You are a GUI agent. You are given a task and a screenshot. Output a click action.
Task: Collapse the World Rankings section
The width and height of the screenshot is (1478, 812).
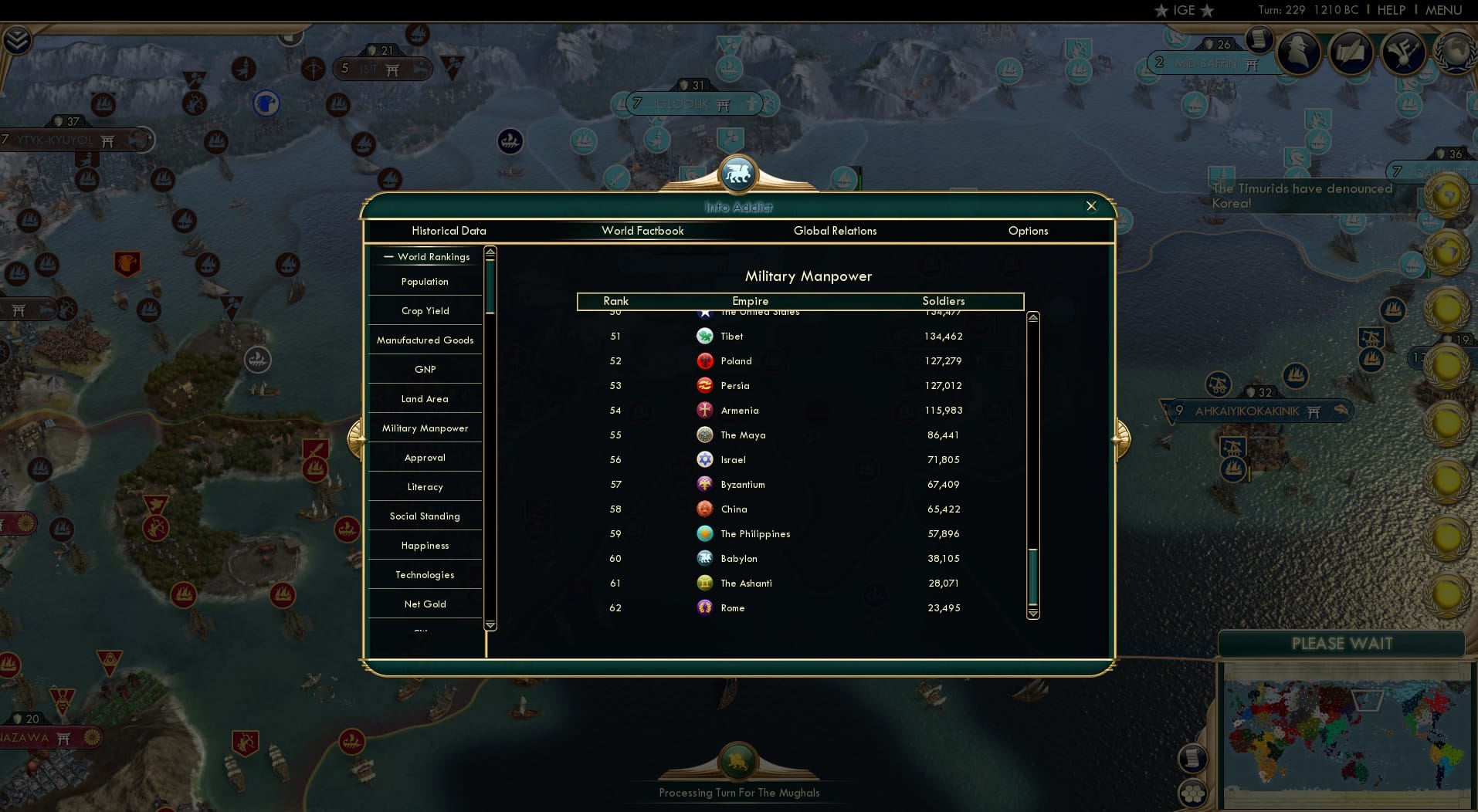click(388, 256)
